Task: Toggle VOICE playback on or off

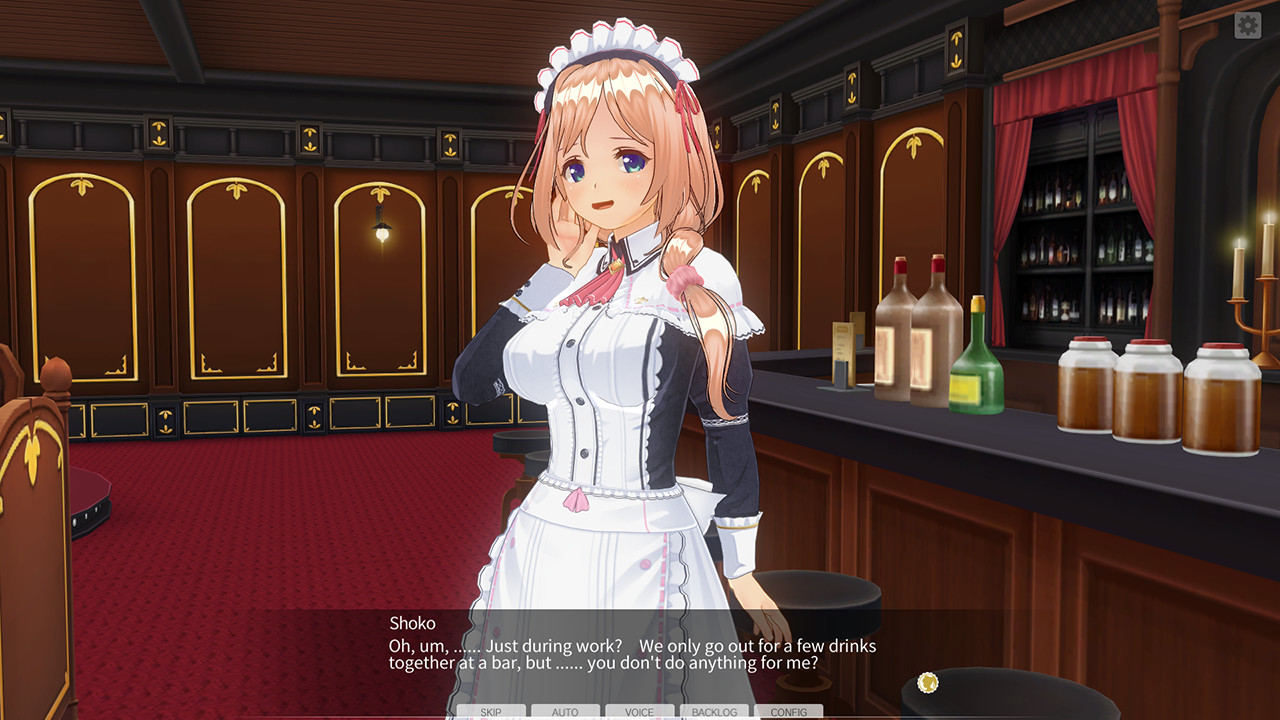Action: point(637,712)
